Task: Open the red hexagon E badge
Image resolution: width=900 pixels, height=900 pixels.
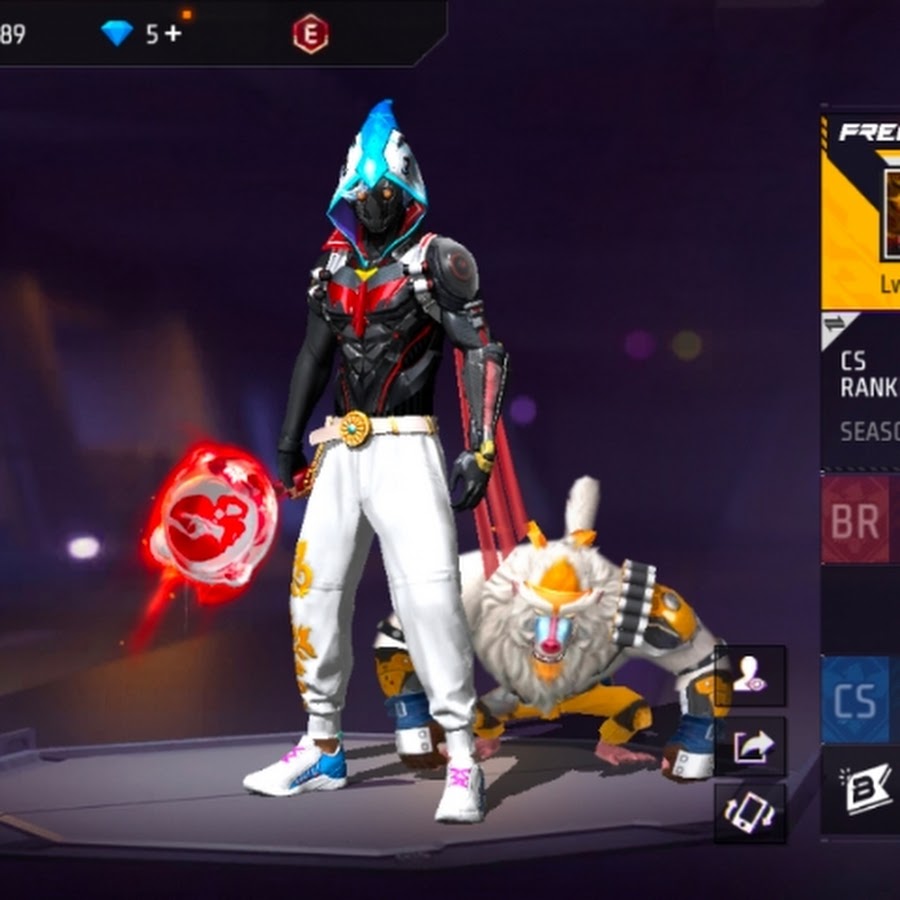Action: pyautogui.click(x=310, y=33)
